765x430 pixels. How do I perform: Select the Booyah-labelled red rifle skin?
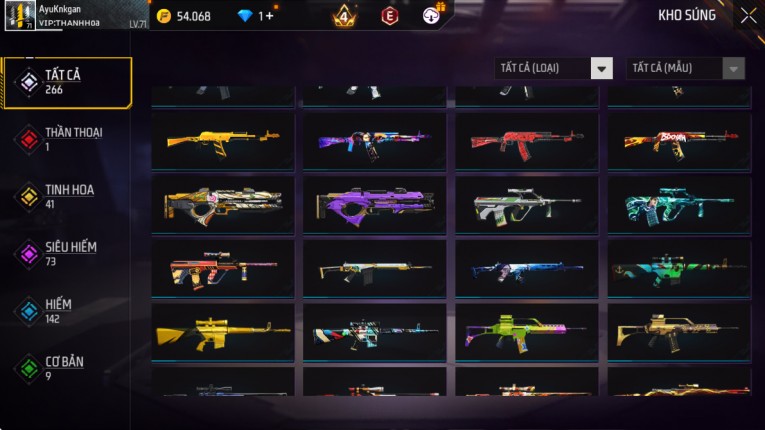coord(679,141)
